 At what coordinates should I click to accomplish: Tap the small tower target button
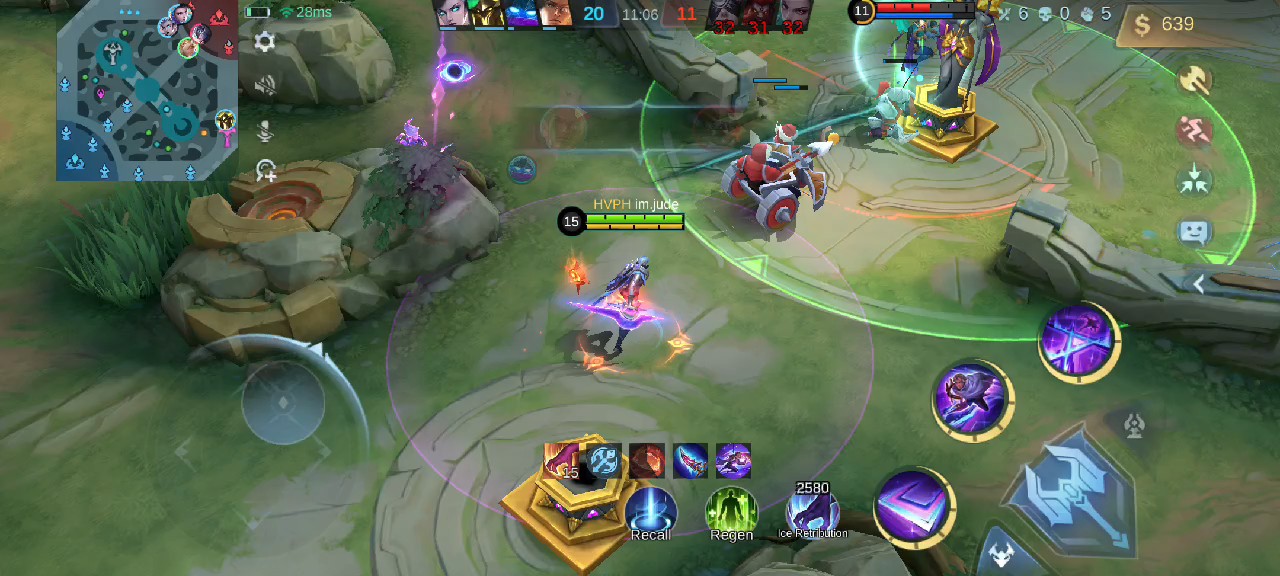pos(1133,426)
